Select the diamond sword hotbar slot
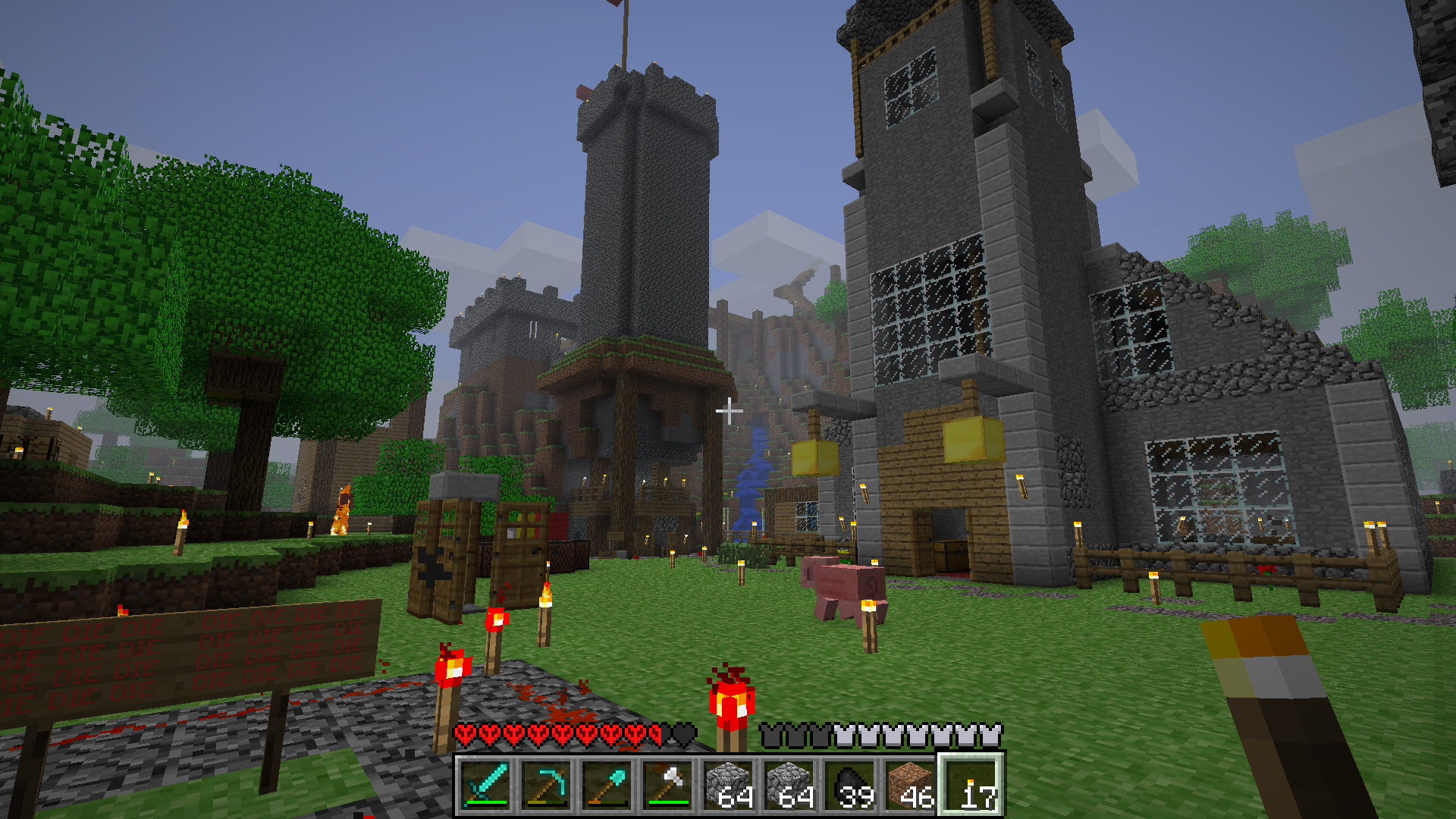The height and width of the screenshot is (819, 1456). (485, 785)
